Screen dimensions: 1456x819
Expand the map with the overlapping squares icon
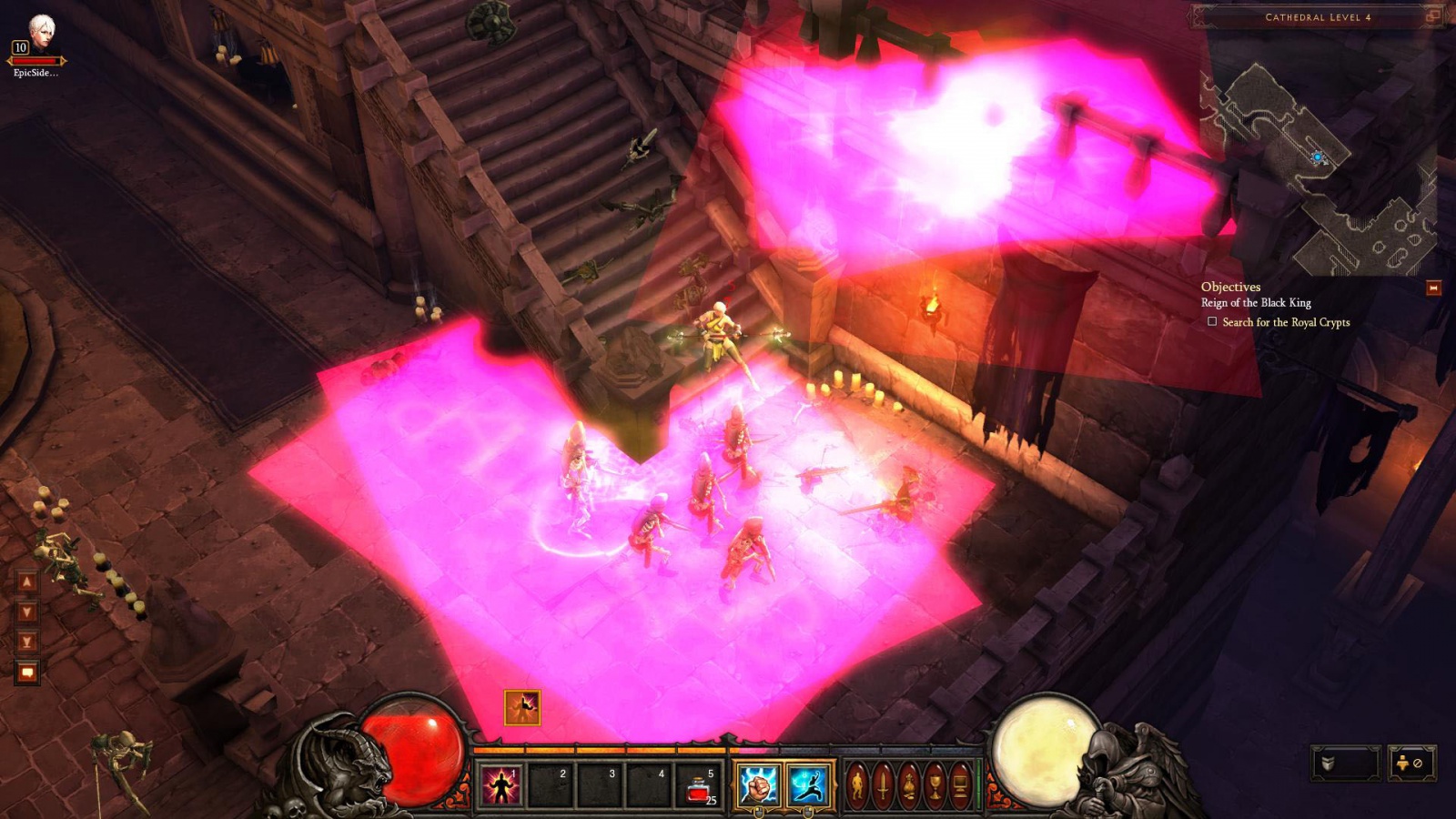click(x=1432, y=16)
